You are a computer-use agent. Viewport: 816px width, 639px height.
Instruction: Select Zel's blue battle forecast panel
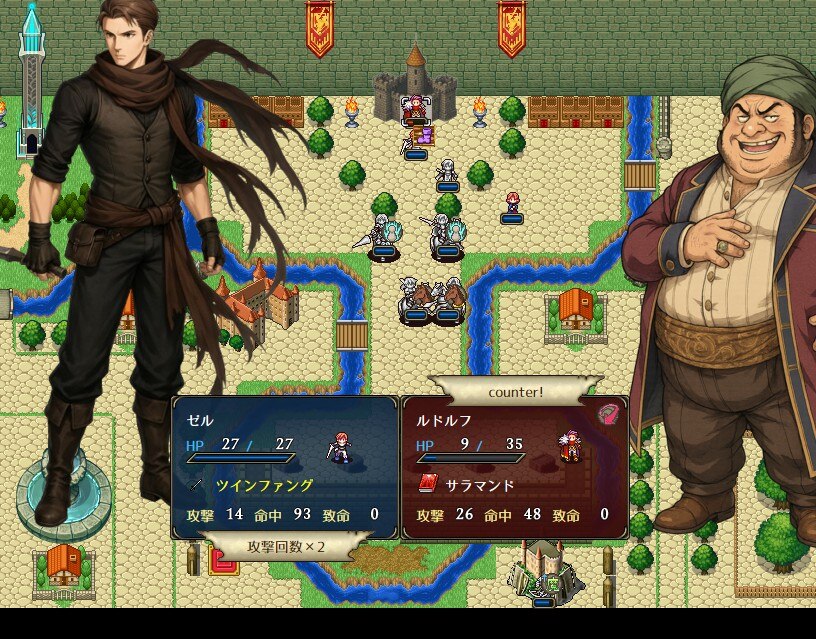click(285, 467)
